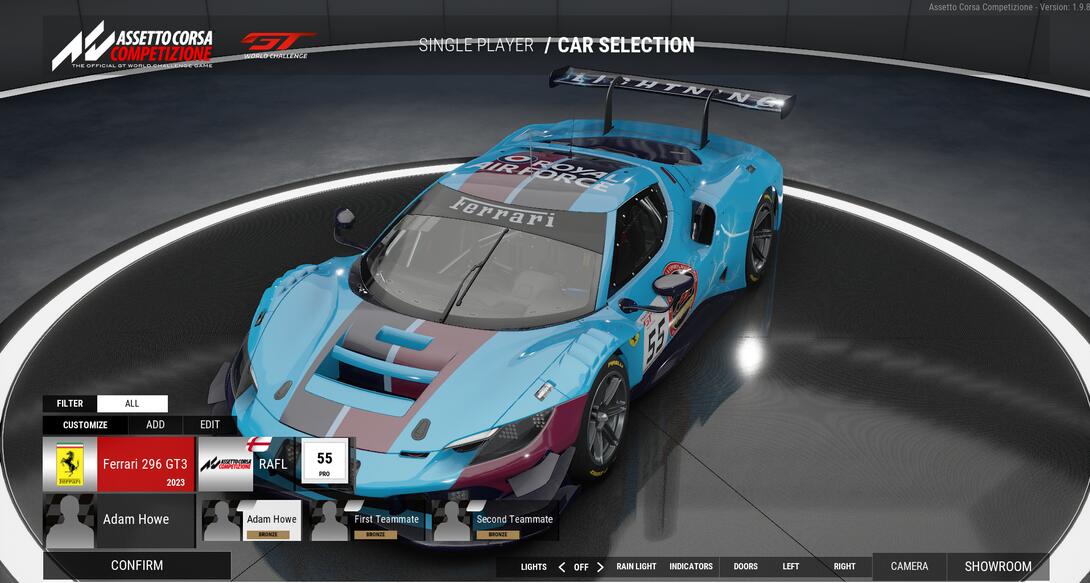The width and height of the screenshot is (1090, 583).
Task: Switch to the Add tab
Action: (x=155, y=424)
